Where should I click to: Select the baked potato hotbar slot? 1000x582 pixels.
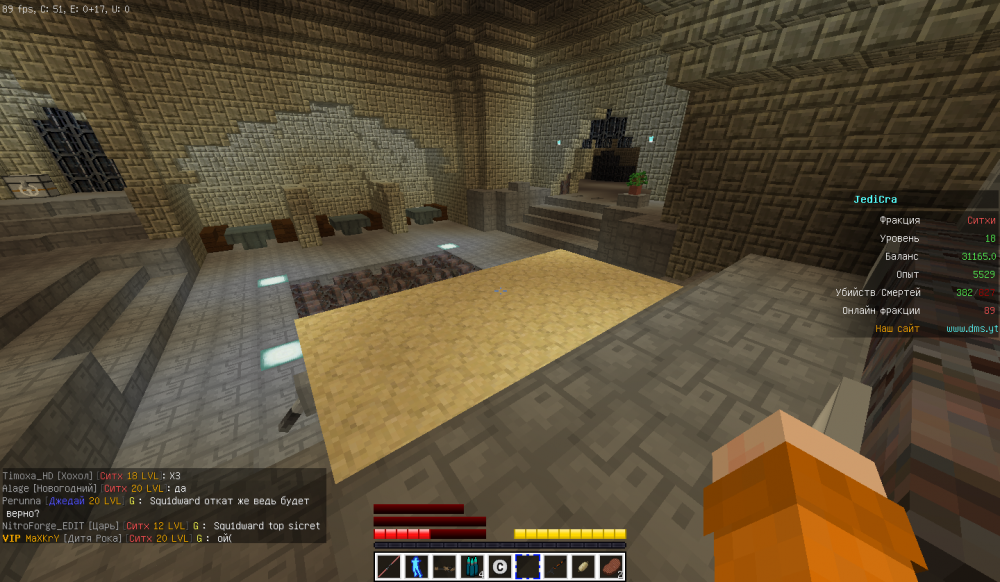583,567
